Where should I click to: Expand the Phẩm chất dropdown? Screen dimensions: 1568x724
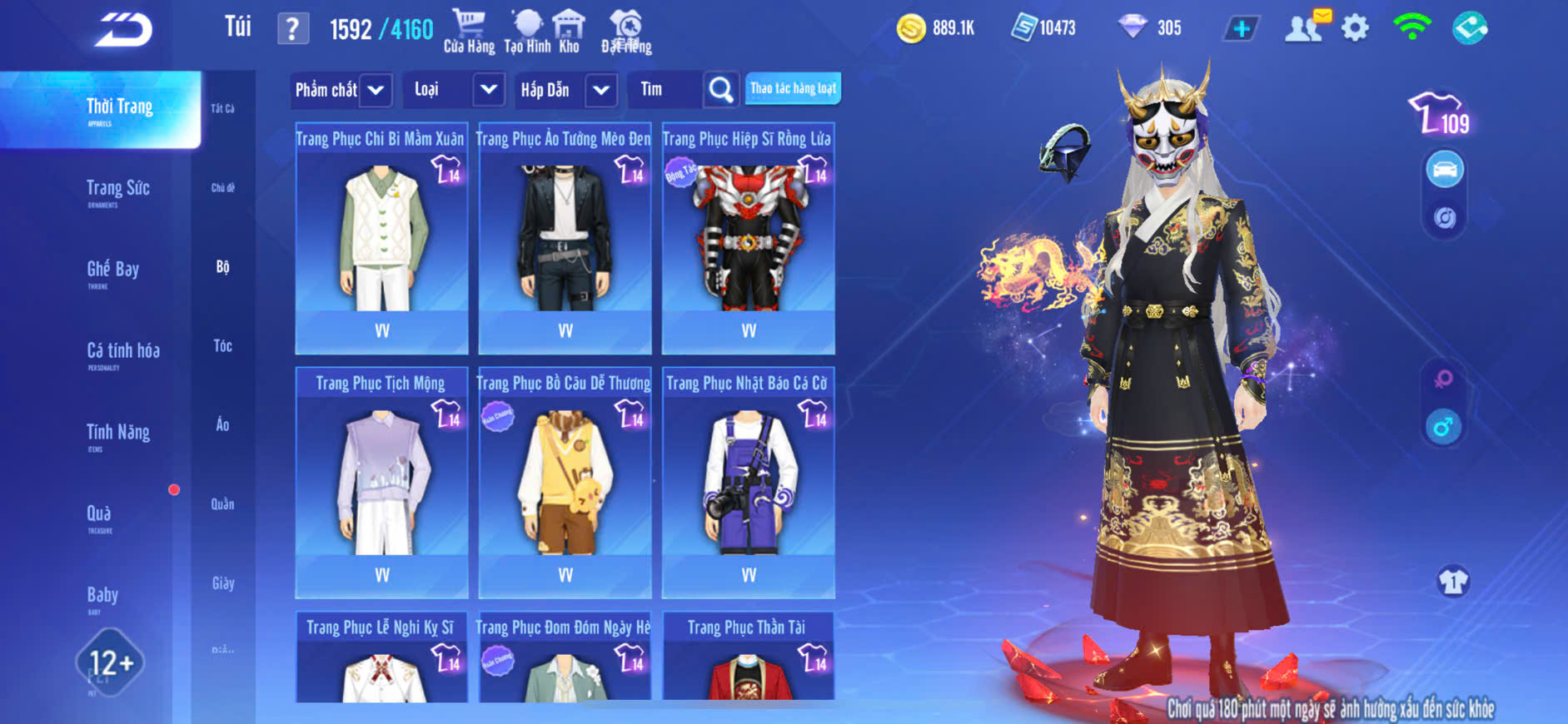376,90
